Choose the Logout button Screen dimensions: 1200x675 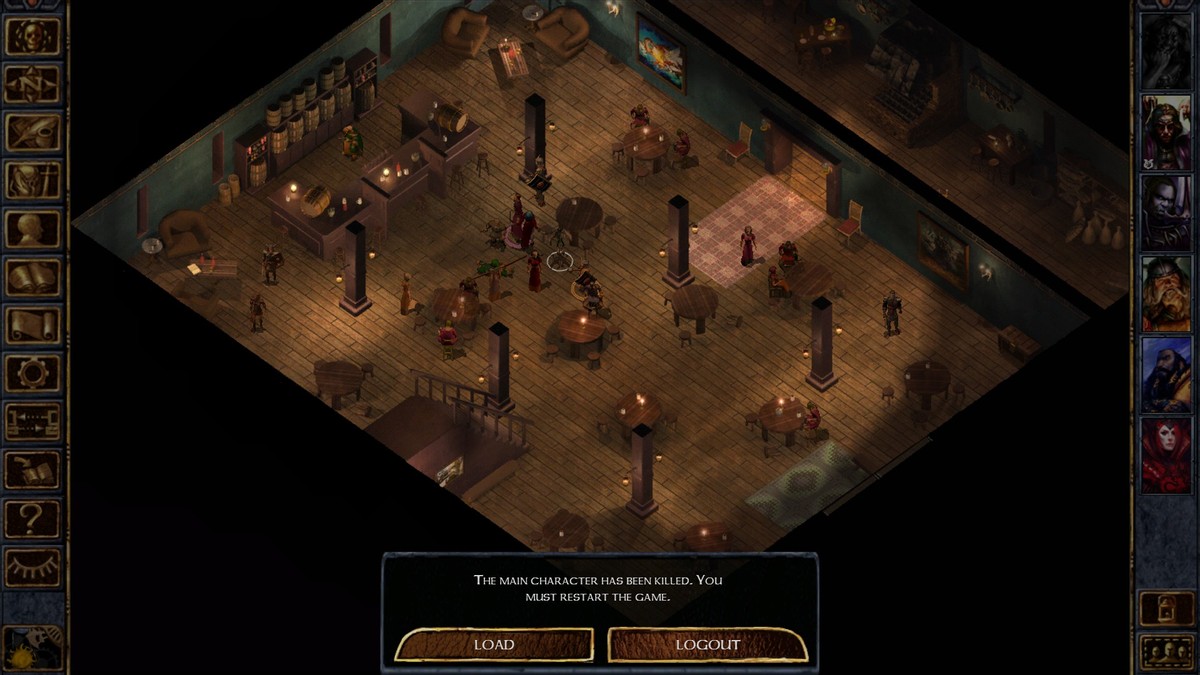(708, 645)
